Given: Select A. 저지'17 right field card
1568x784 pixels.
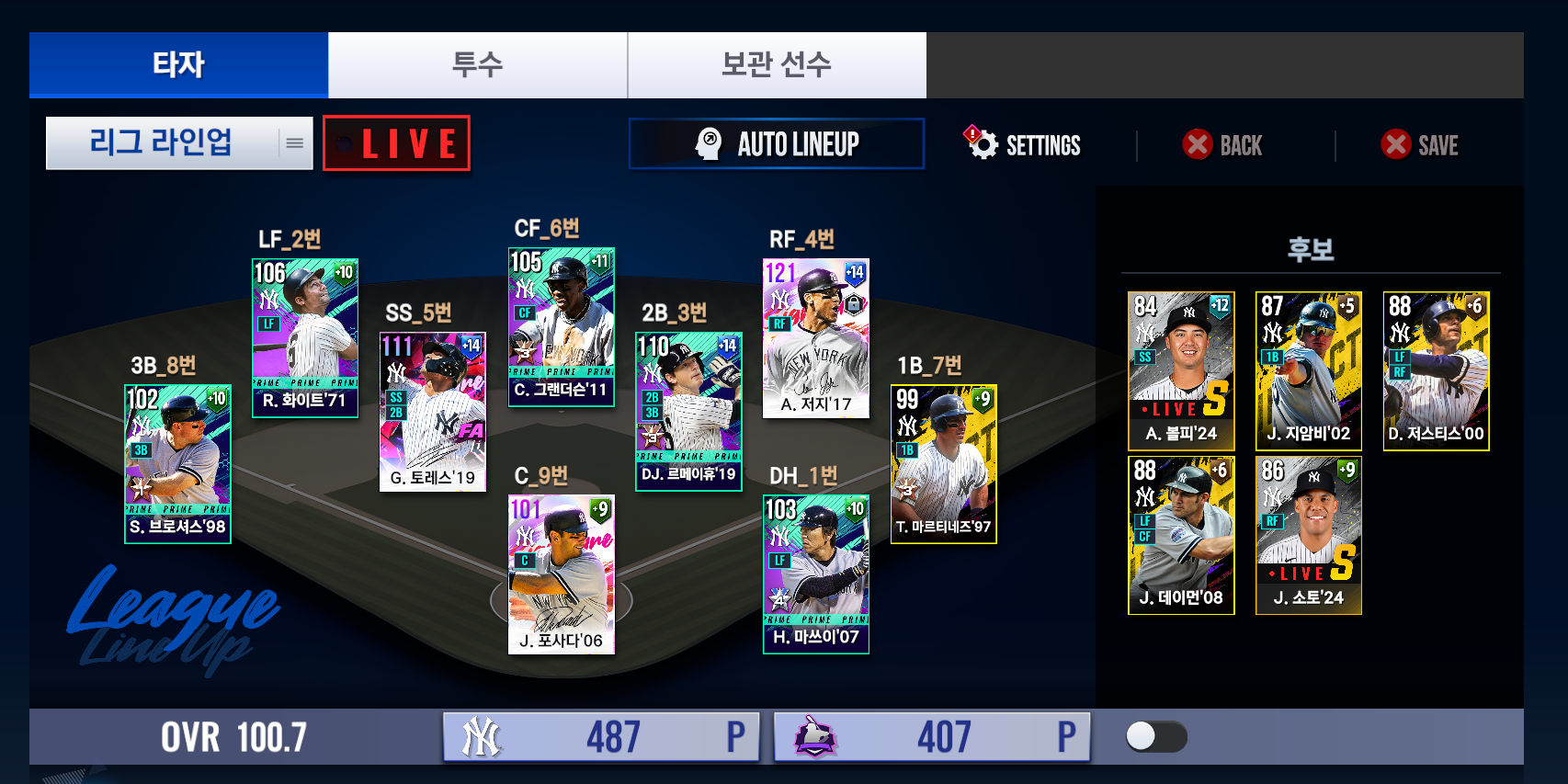Looking at the screenshot, I should coord(815,338).
